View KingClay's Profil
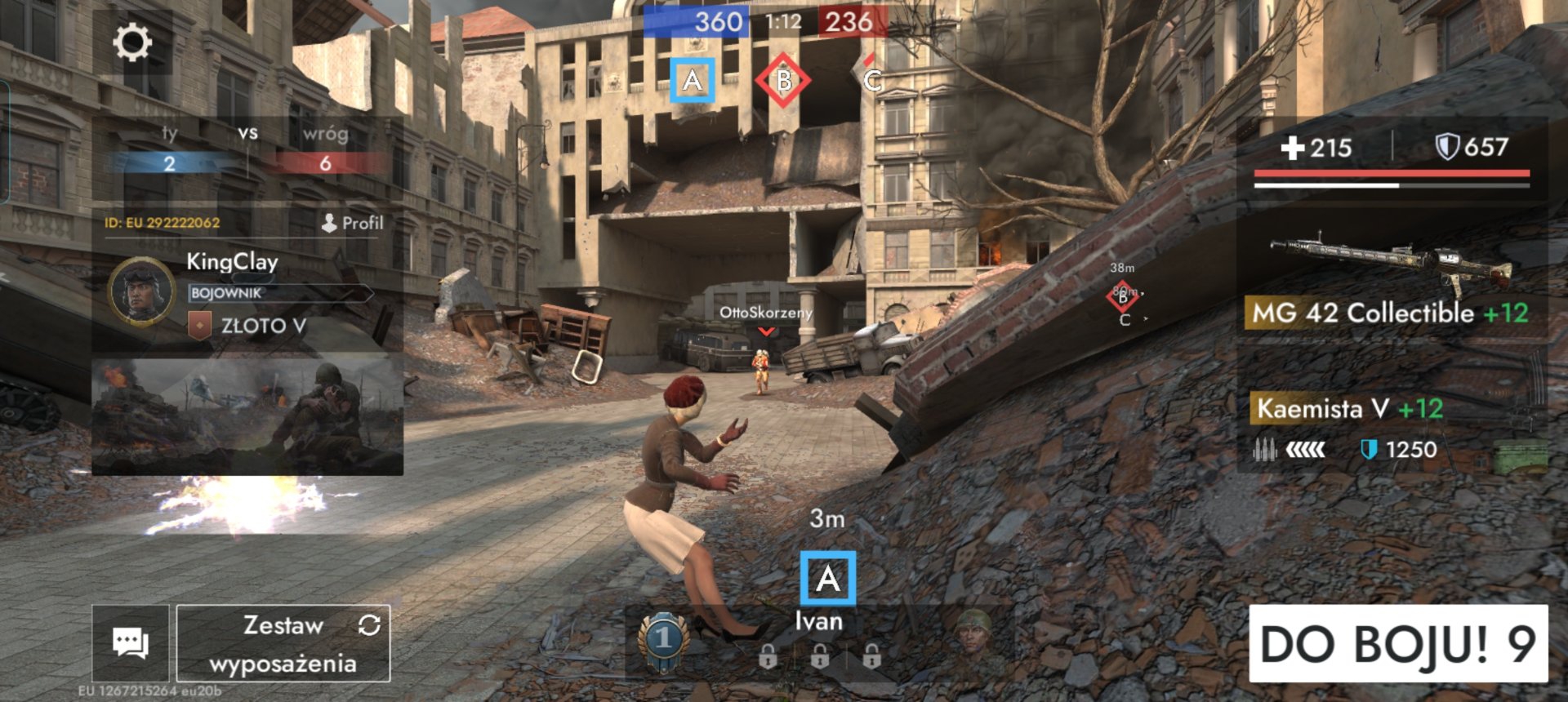The image size is (1568, 702). tap(353, 223)
